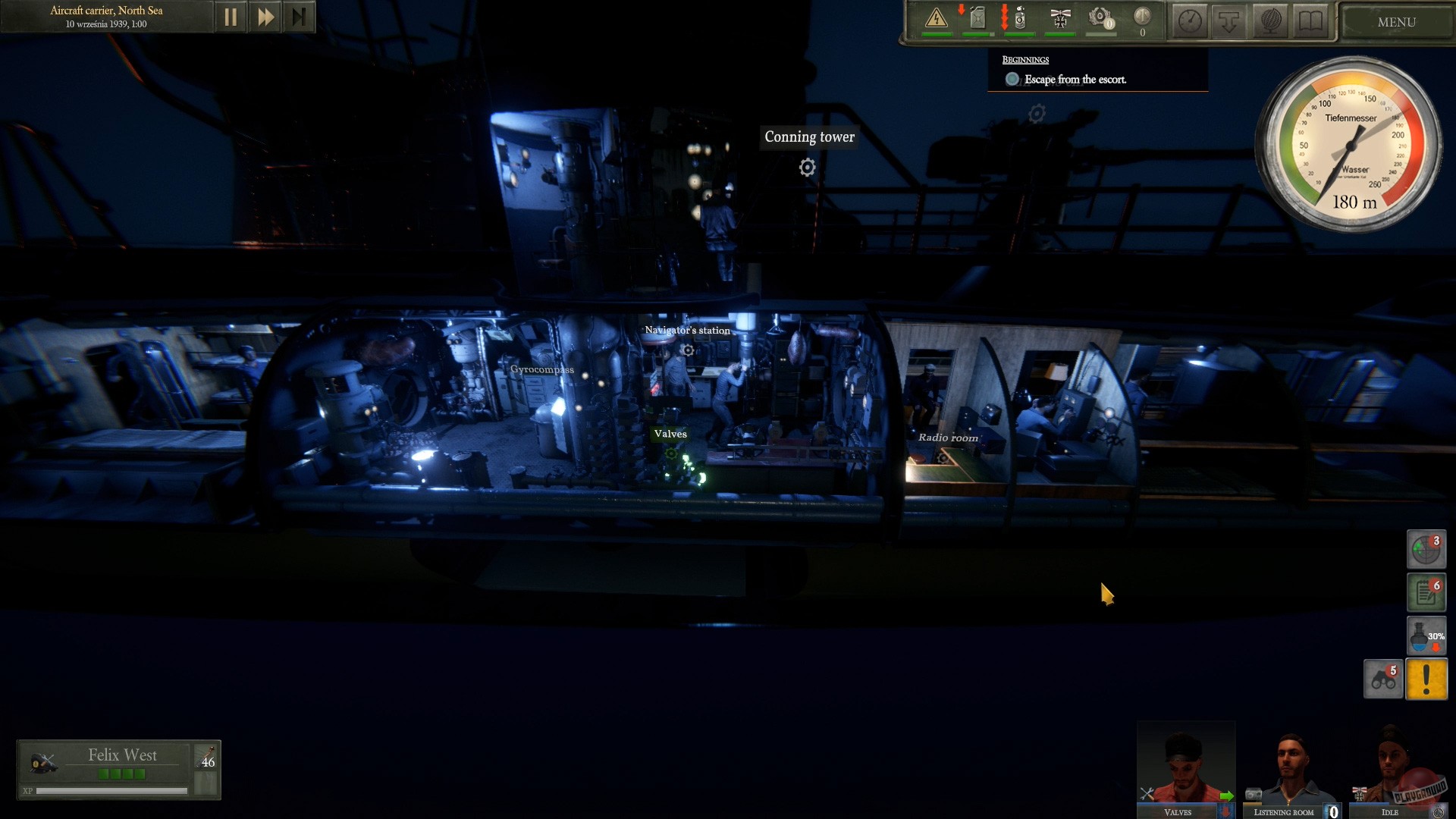Select the binoculars observation icon with badge 5
The width and height of the screenshot is (1456, 819).
coord(1383,679)
